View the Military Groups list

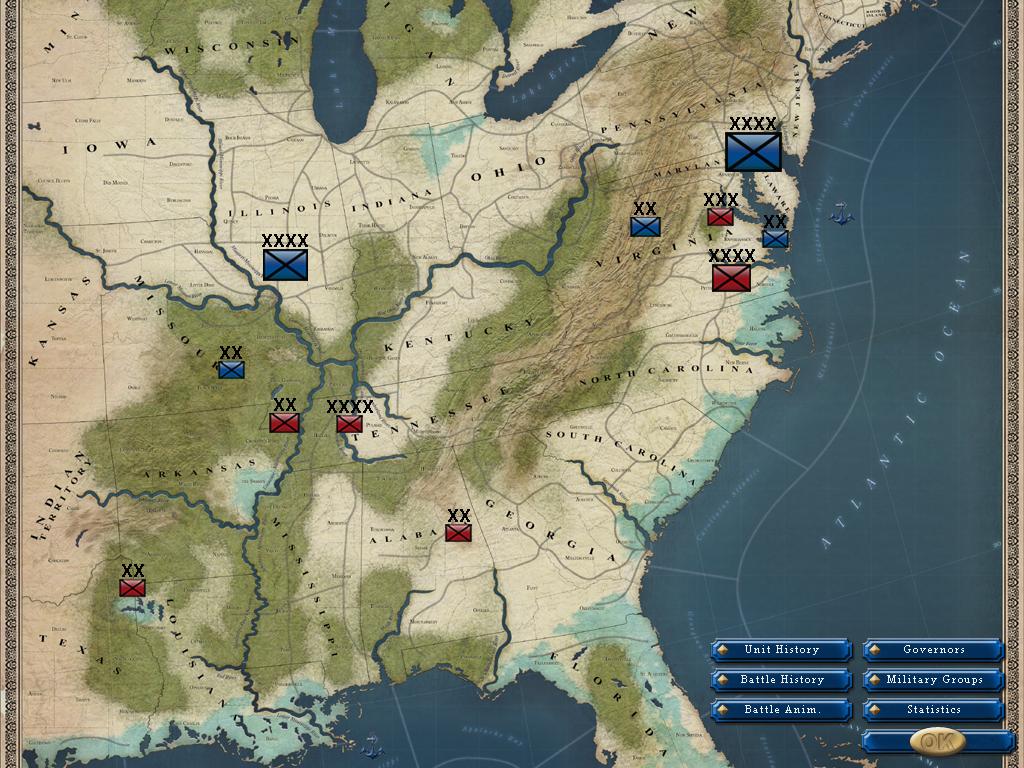pos(933,680)
